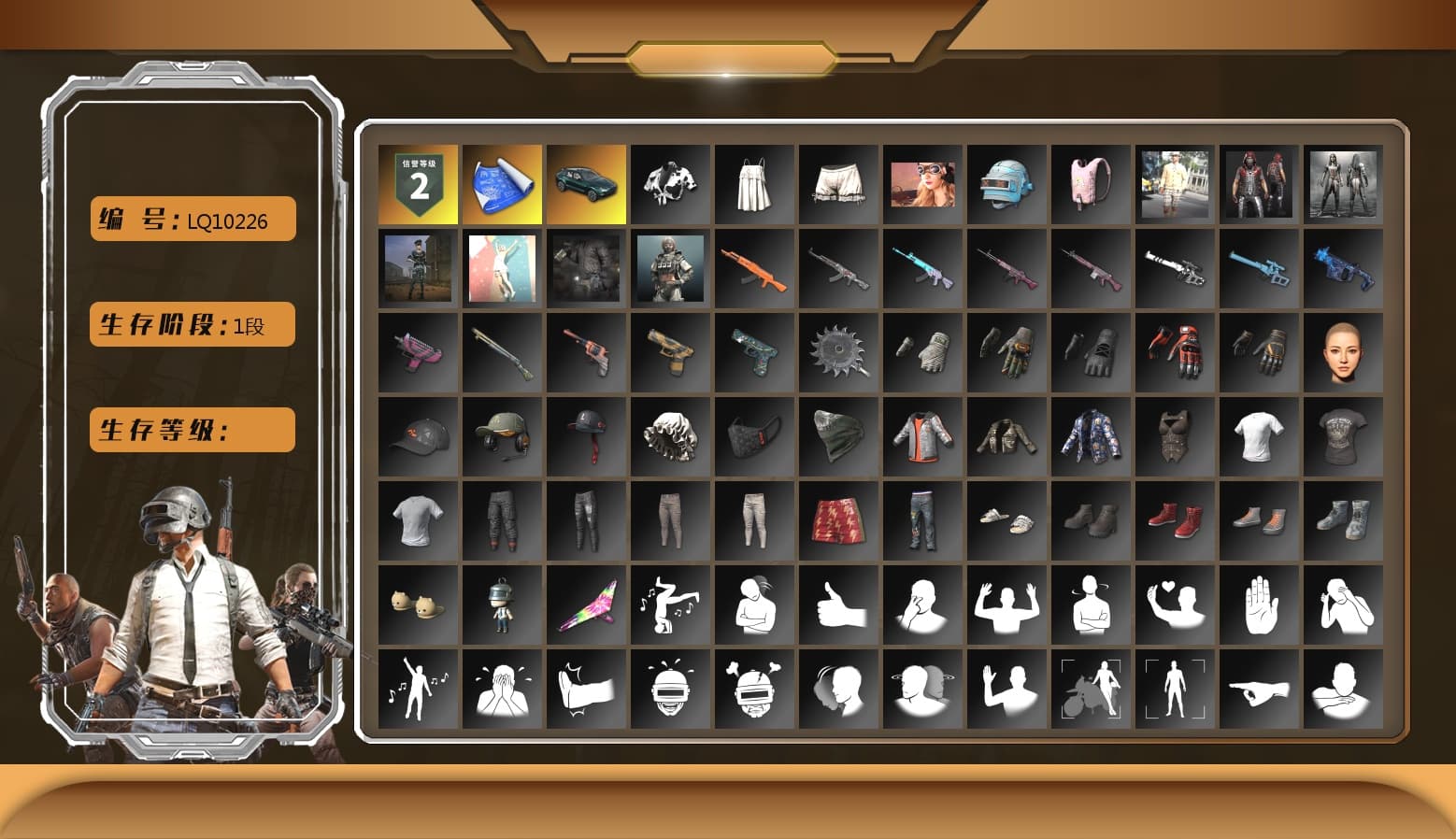Select the facepalm crying emote
1456x839 pixels.
click(501, 687)
